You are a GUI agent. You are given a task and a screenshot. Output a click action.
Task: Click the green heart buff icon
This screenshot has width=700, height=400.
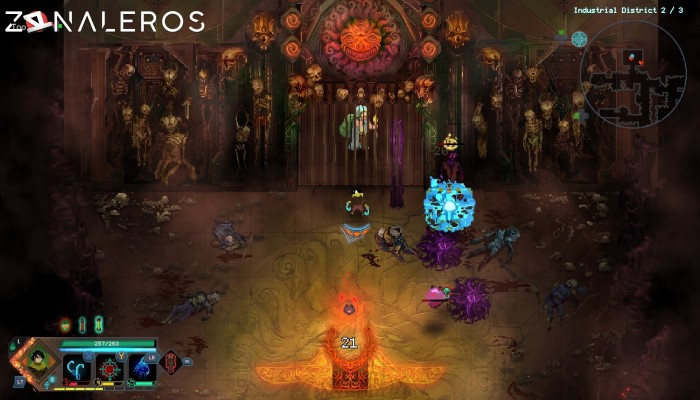click(65, 324)
